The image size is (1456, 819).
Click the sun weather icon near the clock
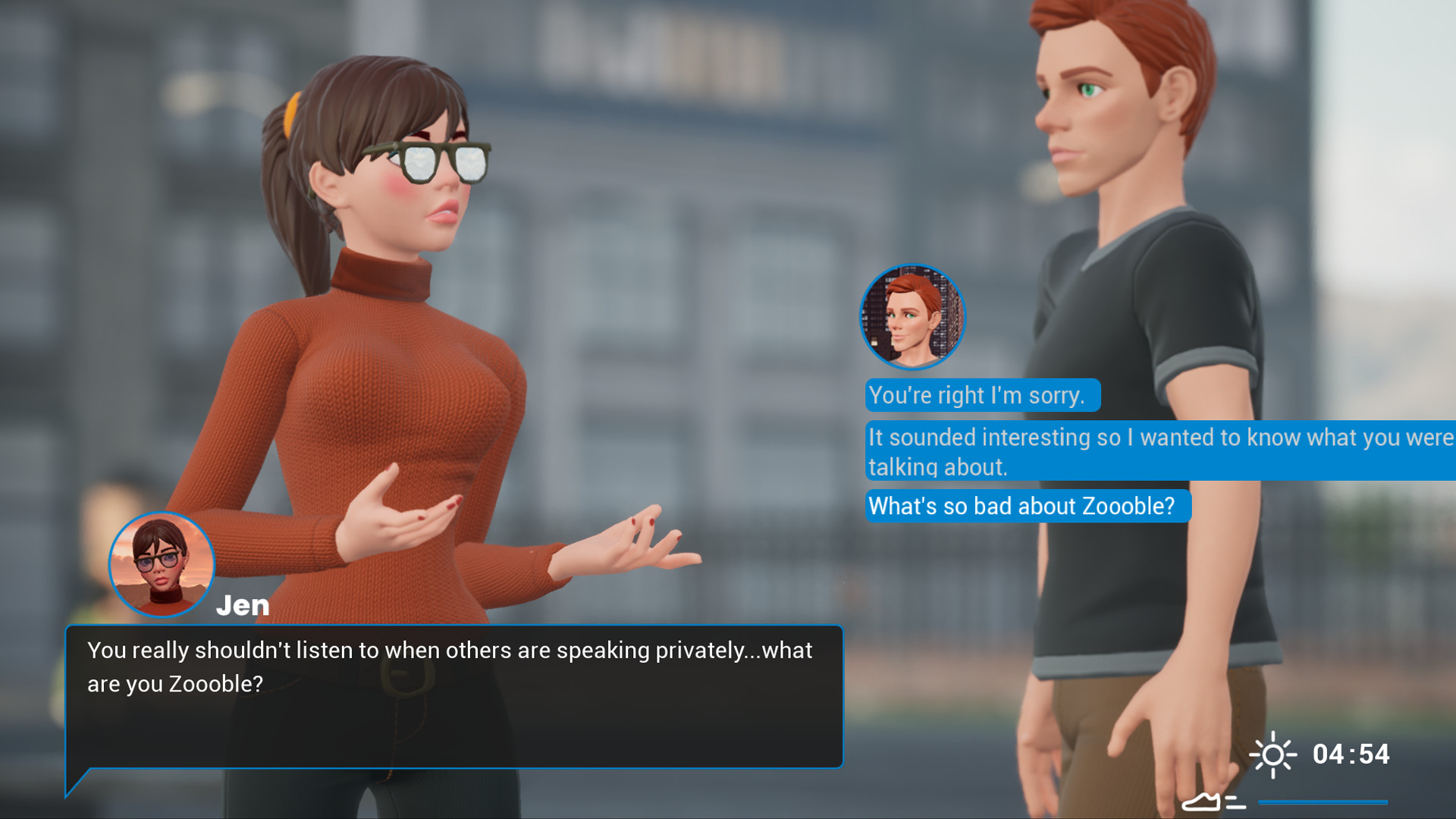pos(1273,755)
